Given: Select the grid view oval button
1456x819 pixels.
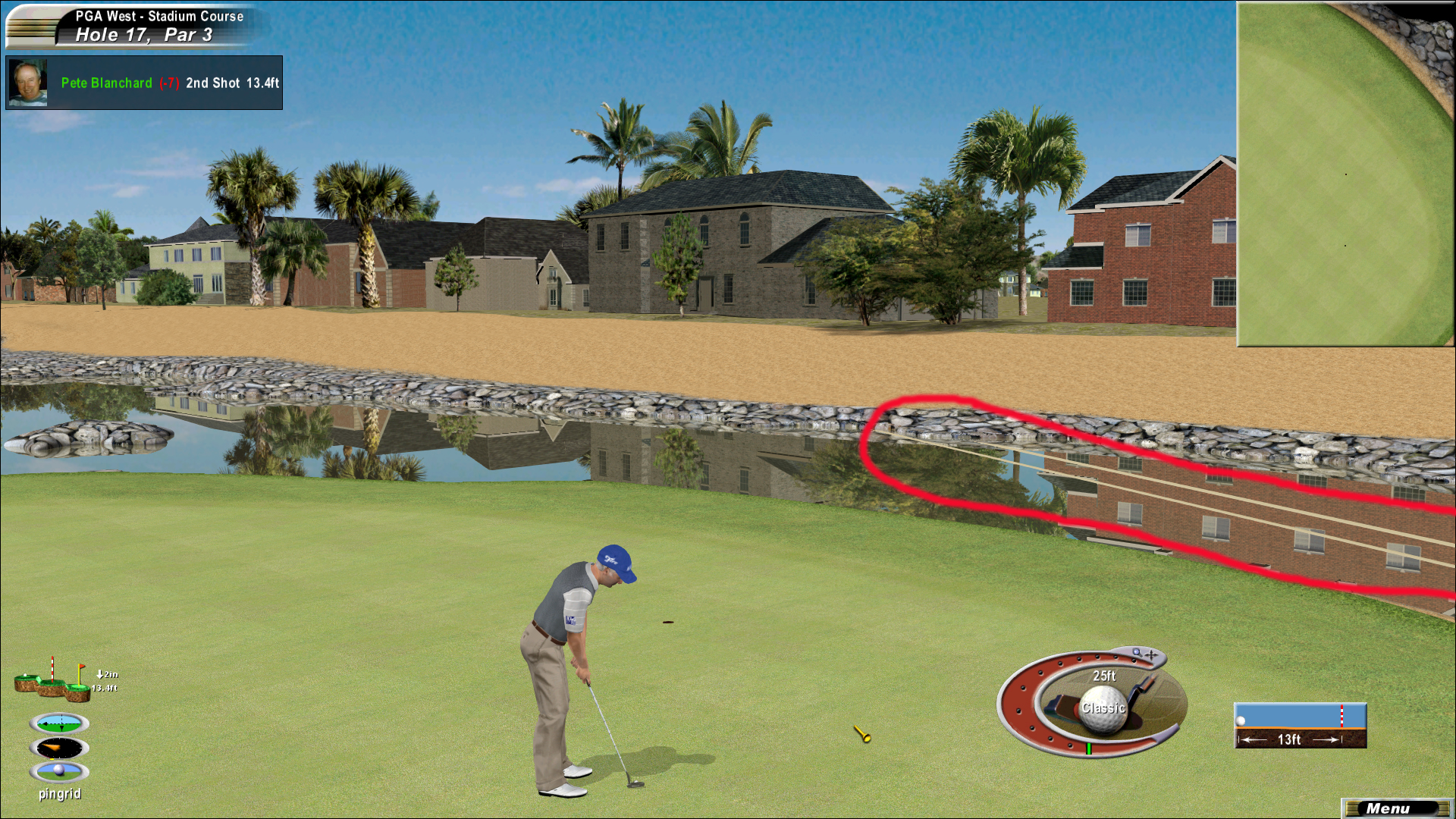Looking at the screenshot, I should coord(59,723).
